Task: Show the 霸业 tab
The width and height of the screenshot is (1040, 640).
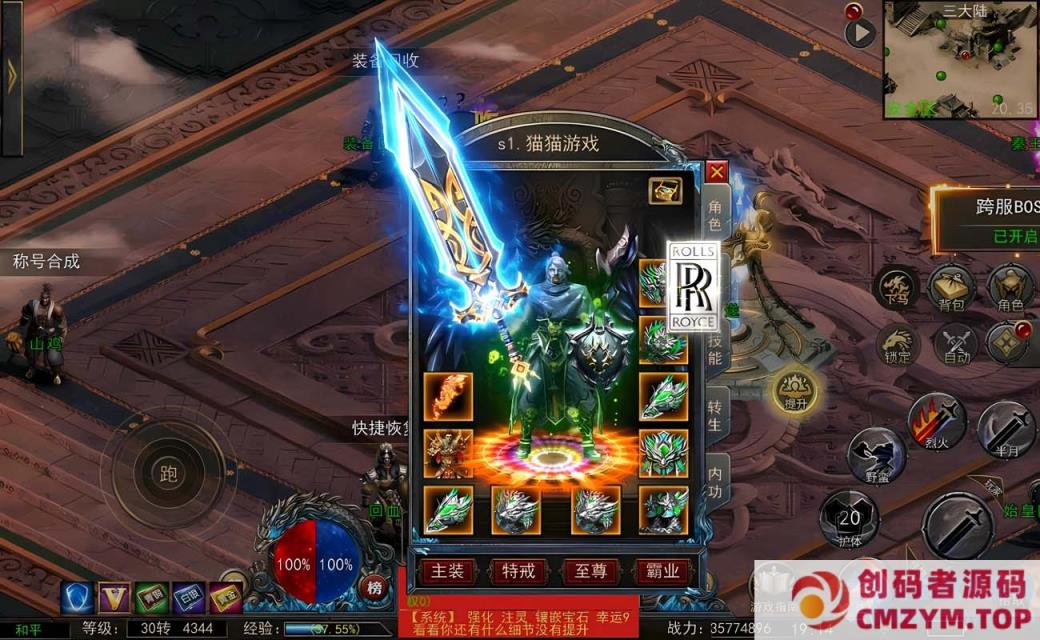Action: pyautogui.click(x=661, y=571)
